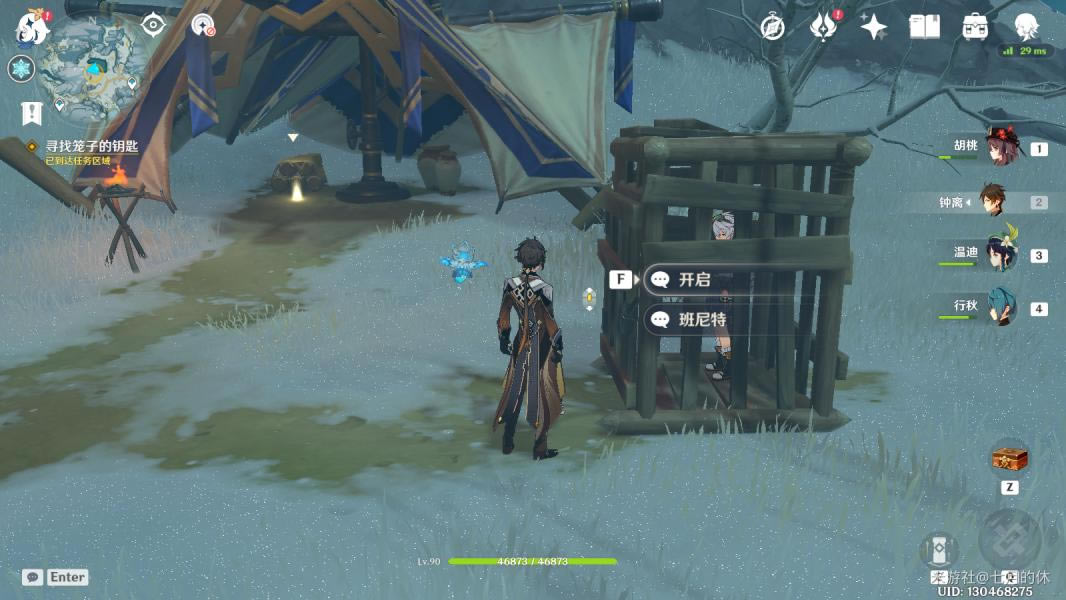Switch to party member 胡桃
The width and height of the screenshot is (1066, 600).
coord(999,148)
